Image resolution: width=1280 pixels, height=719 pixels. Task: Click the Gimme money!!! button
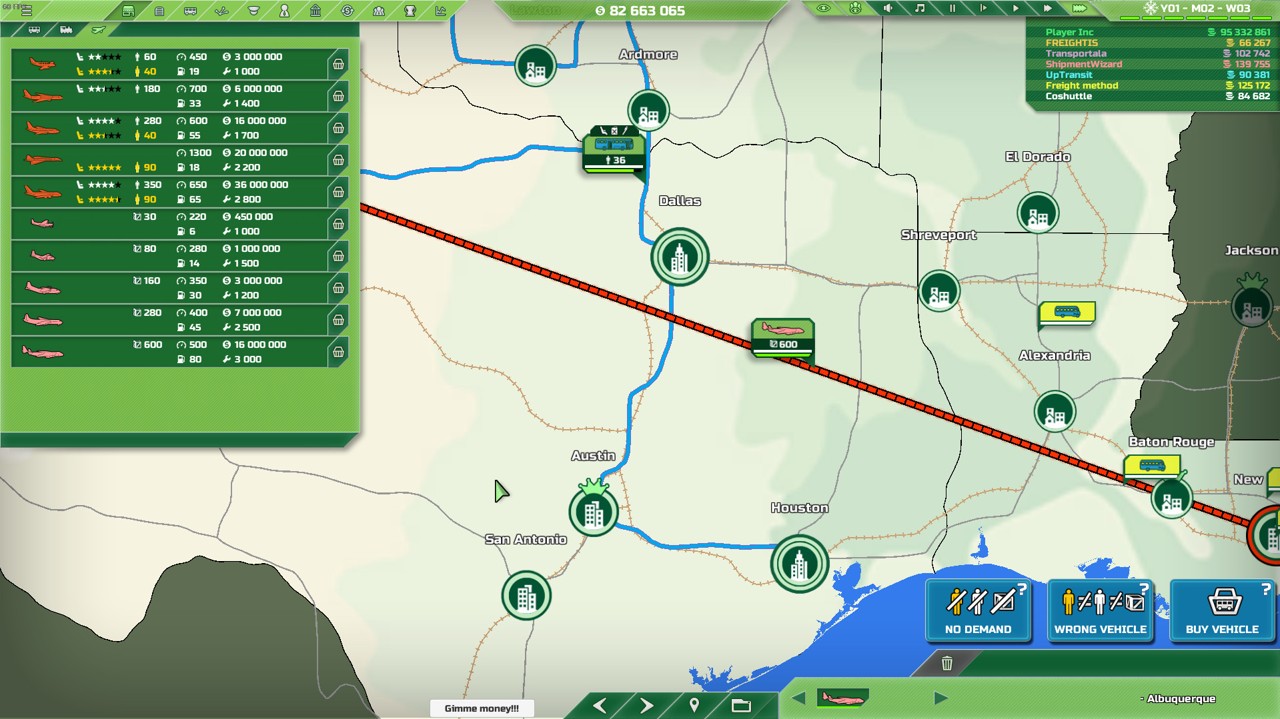482,708
